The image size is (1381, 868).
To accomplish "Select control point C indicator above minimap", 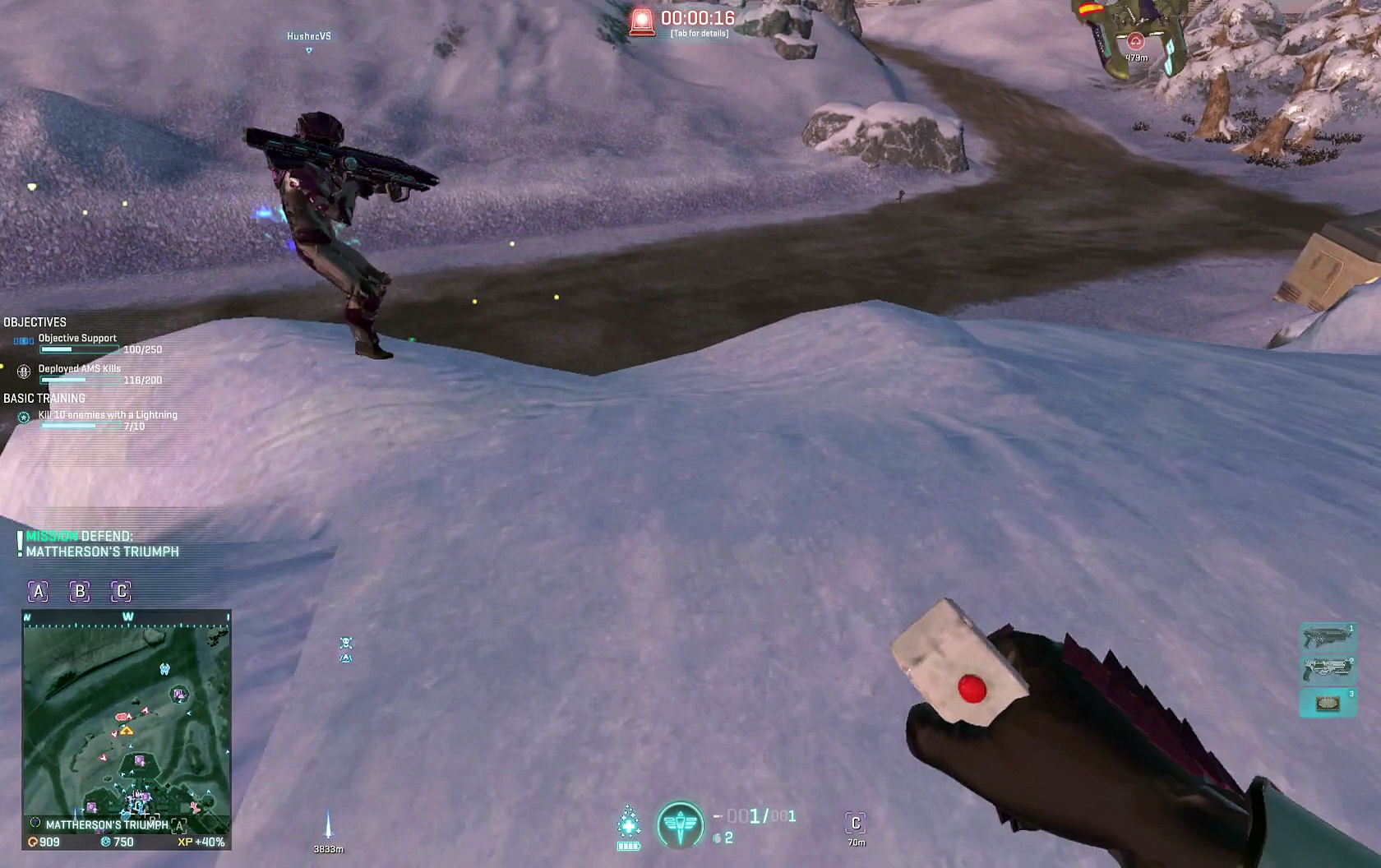I will (122, 591).
